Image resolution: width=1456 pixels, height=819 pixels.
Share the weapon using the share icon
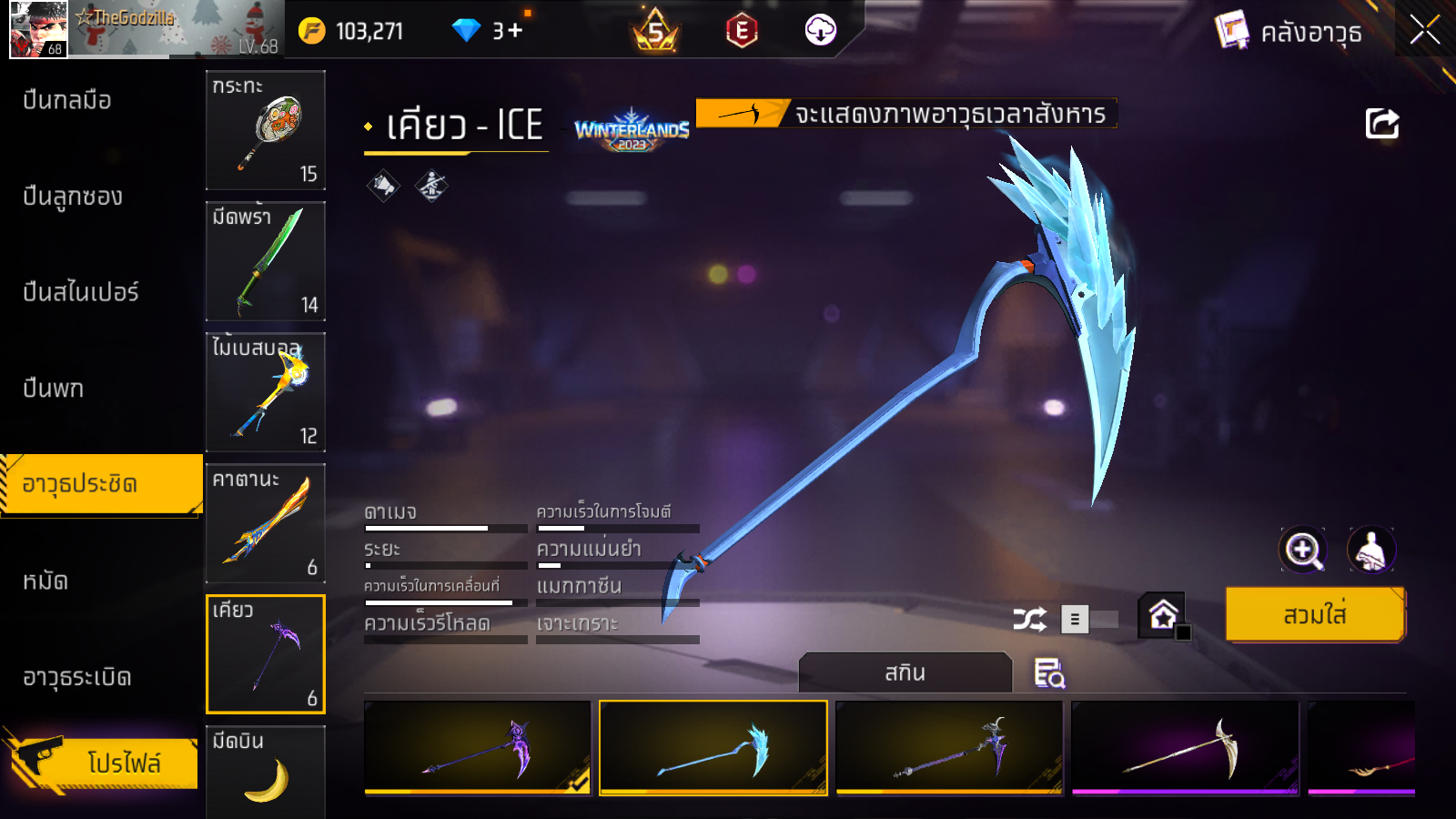(1381, 124)
